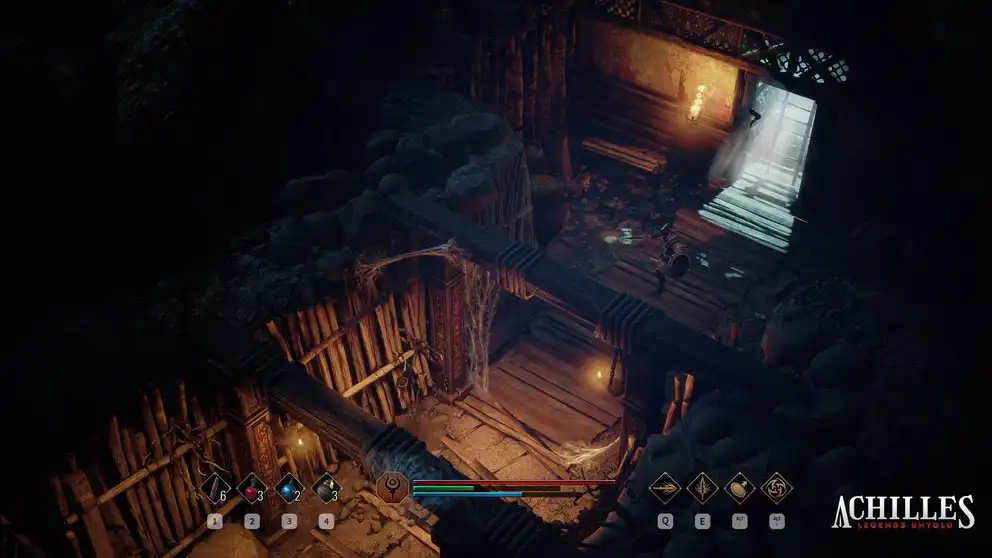This screenshot has height=558, width=992.
Task: Activate the horizontal spear throw ability
Action: pyautogui.click(x=665, y=488)
